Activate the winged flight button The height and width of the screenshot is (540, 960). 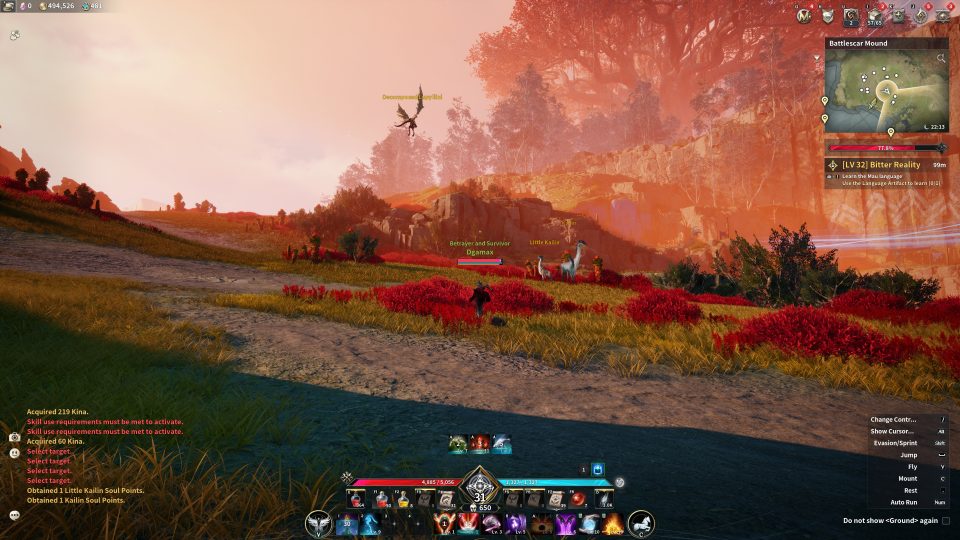click(320, 523)
